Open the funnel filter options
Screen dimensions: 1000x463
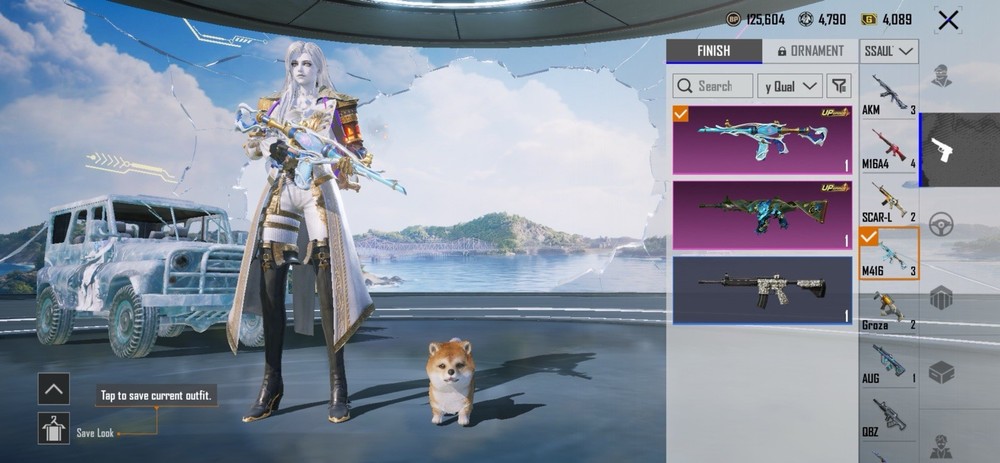838,86
